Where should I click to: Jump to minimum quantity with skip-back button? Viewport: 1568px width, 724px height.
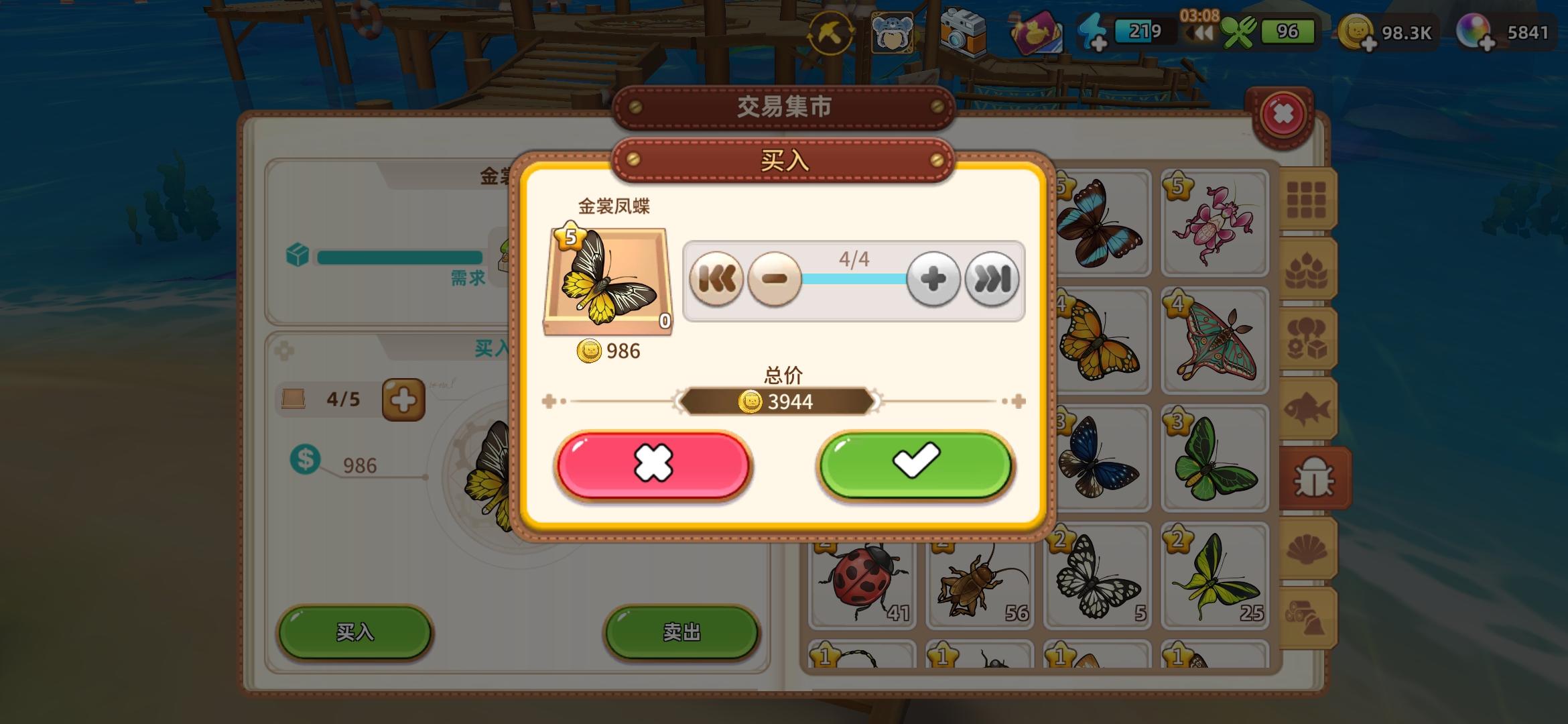point(716,280)
